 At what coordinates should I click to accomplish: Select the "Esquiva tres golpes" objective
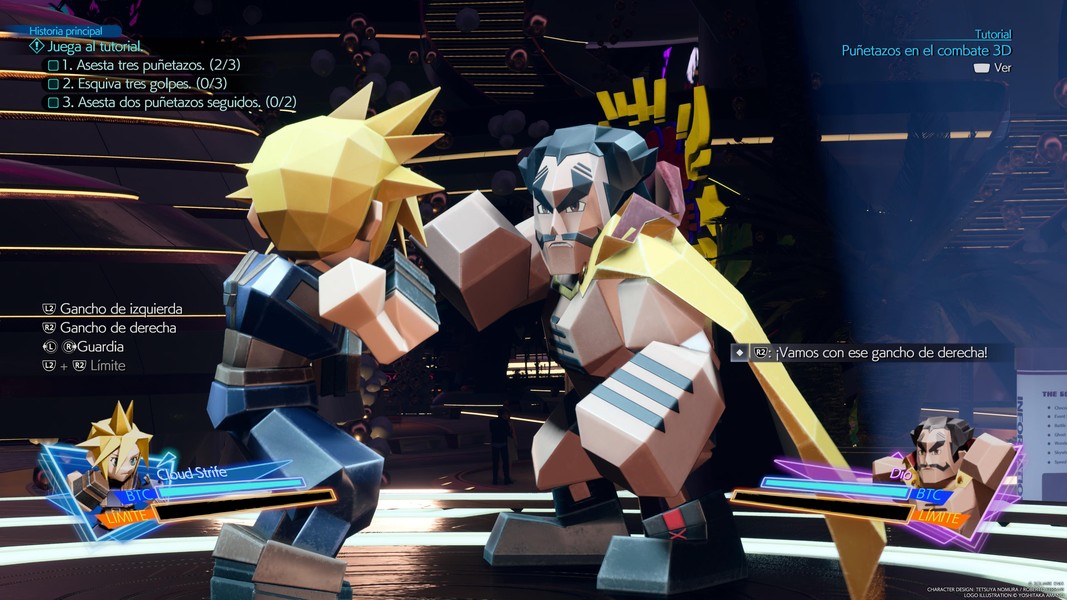coord(144,84)
